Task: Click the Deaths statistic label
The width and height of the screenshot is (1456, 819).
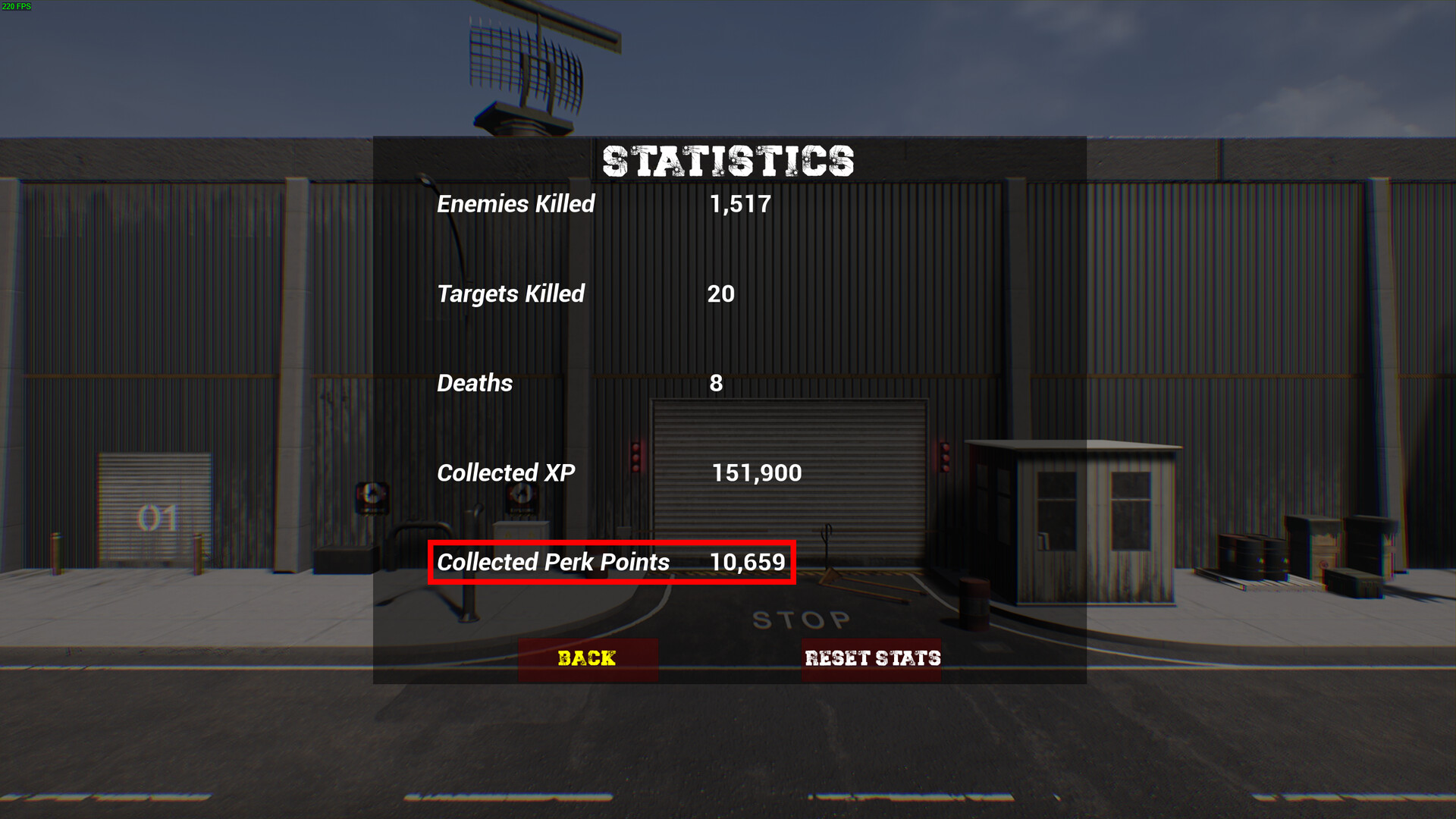Action: pos(474,383)
